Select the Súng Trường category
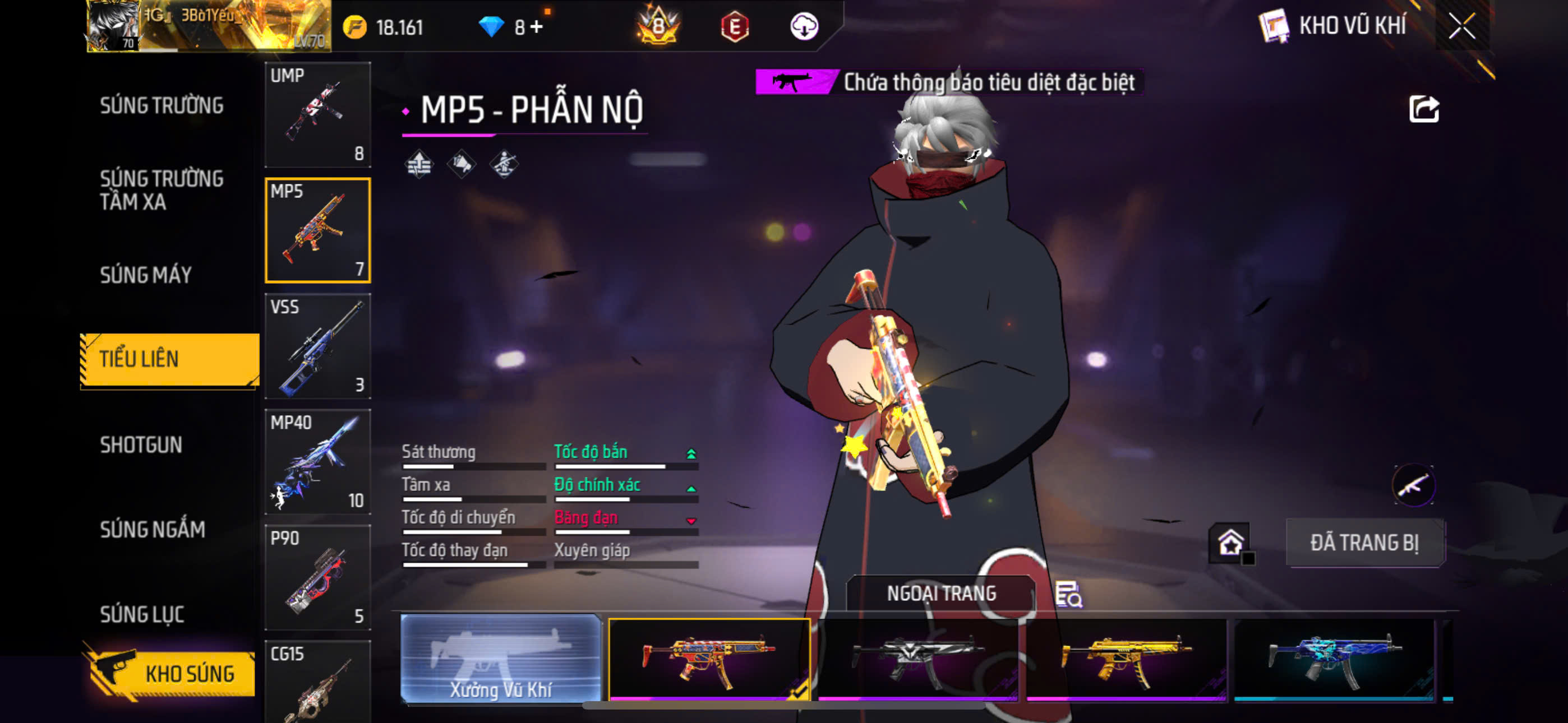The height and width of the screenshot is (723, 1568). click(162, 105)
